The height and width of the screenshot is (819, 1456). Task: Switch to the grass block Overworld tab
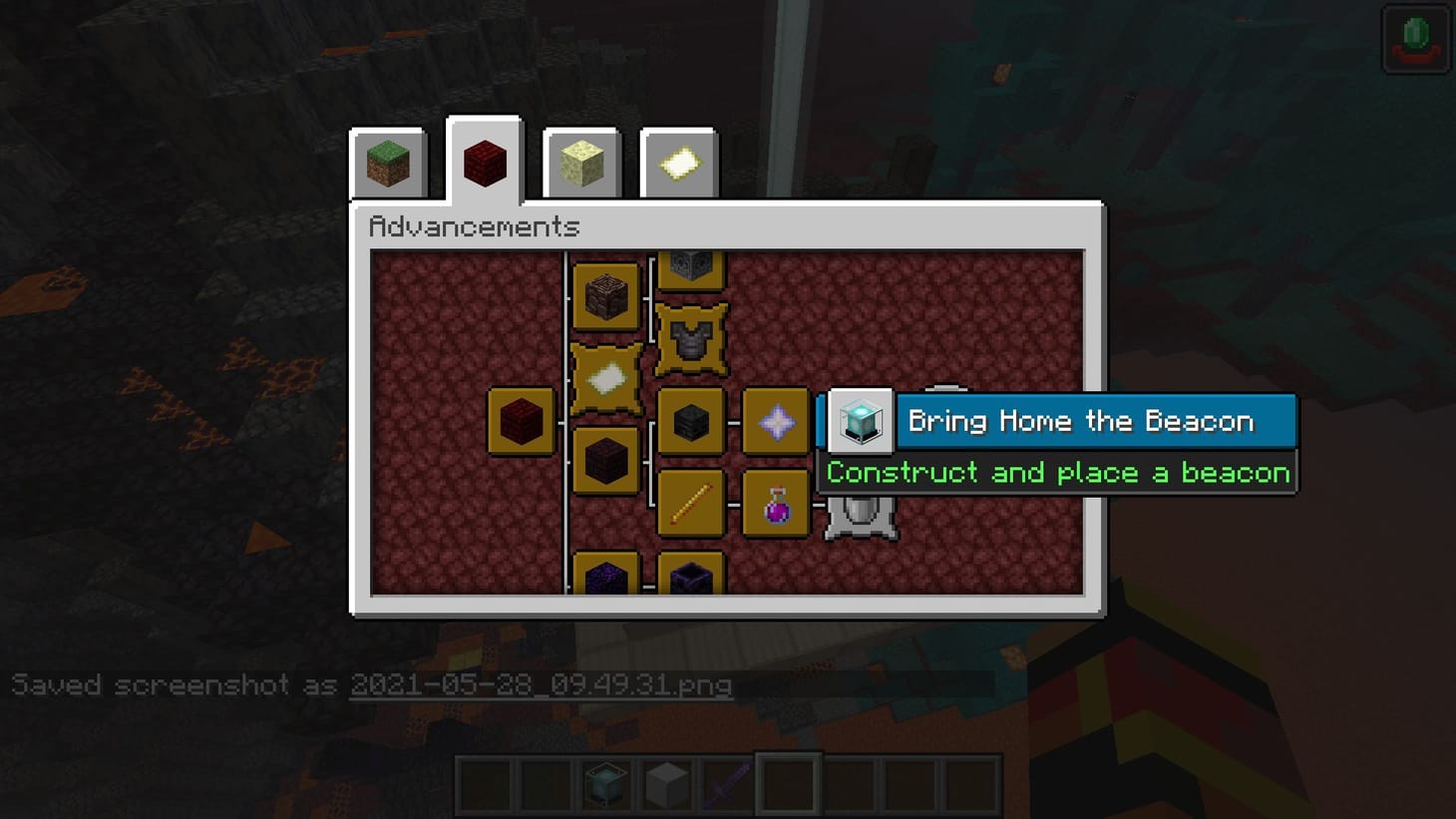coord(388,165)
